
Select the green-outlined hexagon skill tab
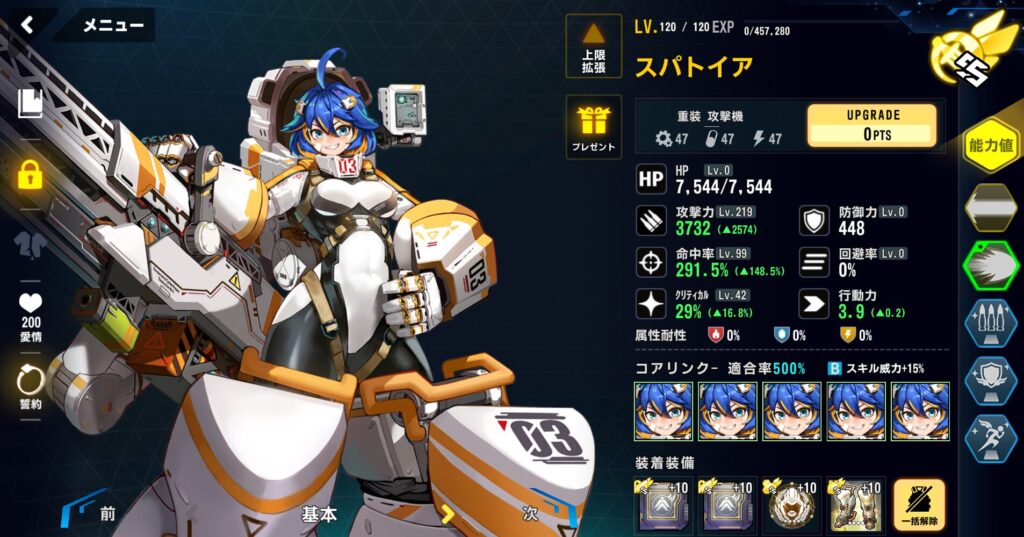click(991, 266)
